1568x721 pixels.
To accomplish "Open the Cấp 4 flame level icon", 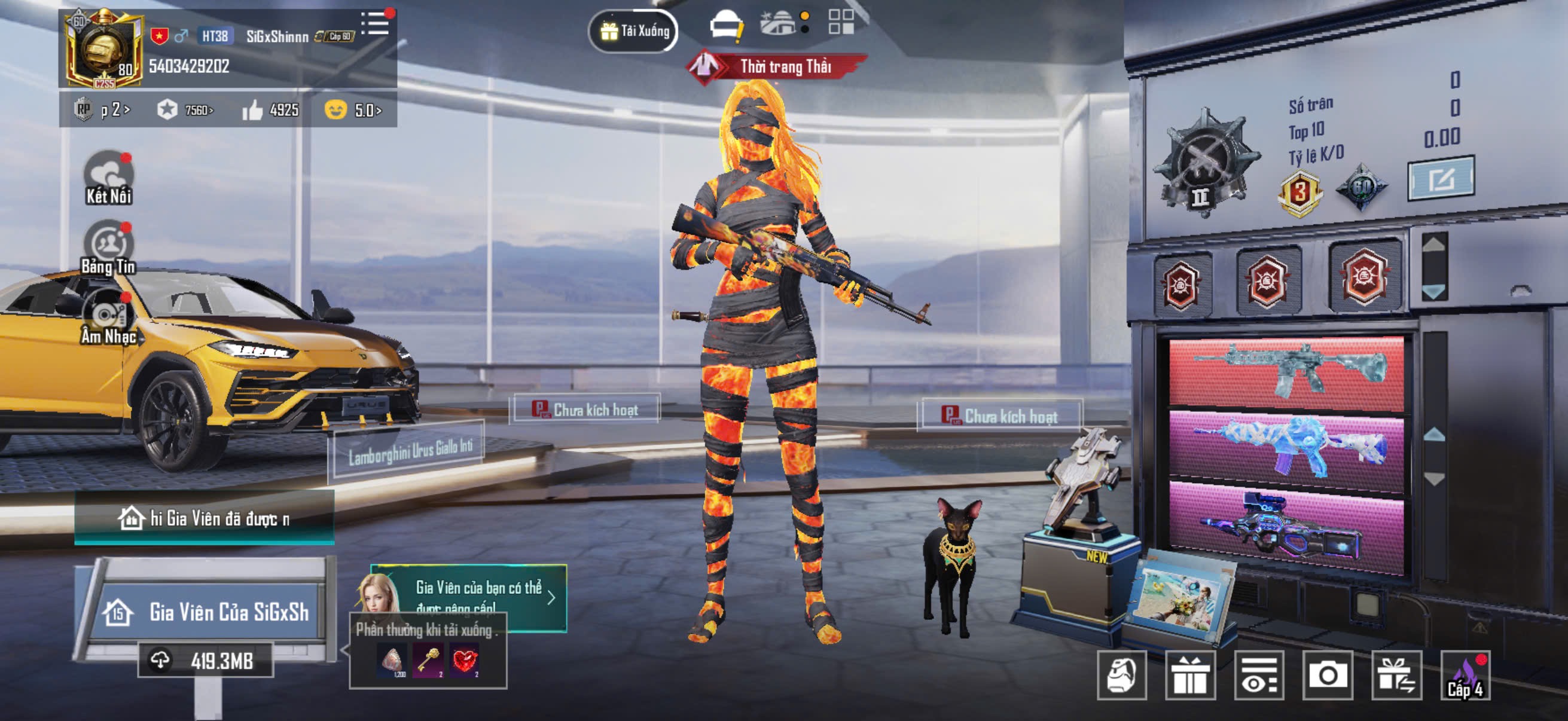I will pyautogui.click(x=1466, y=675).
